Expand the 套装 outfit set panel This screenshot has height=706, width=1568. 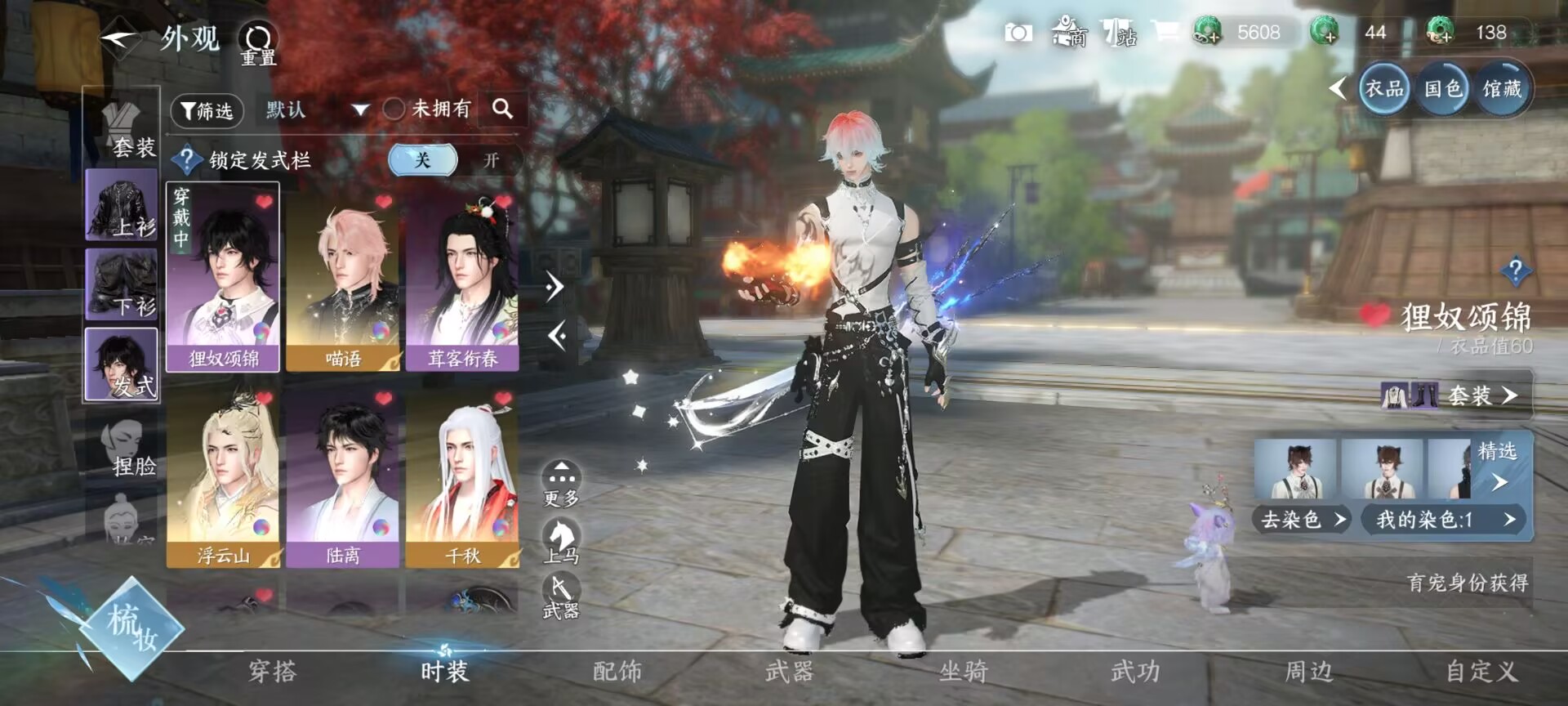click(1478, 396)
